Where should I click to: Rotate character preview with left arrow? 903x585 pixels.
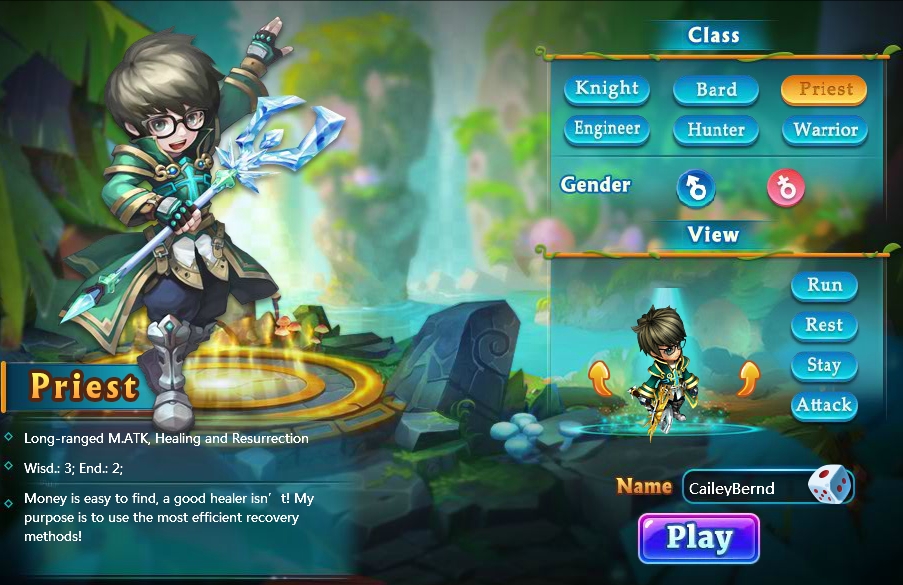(600, 379)
